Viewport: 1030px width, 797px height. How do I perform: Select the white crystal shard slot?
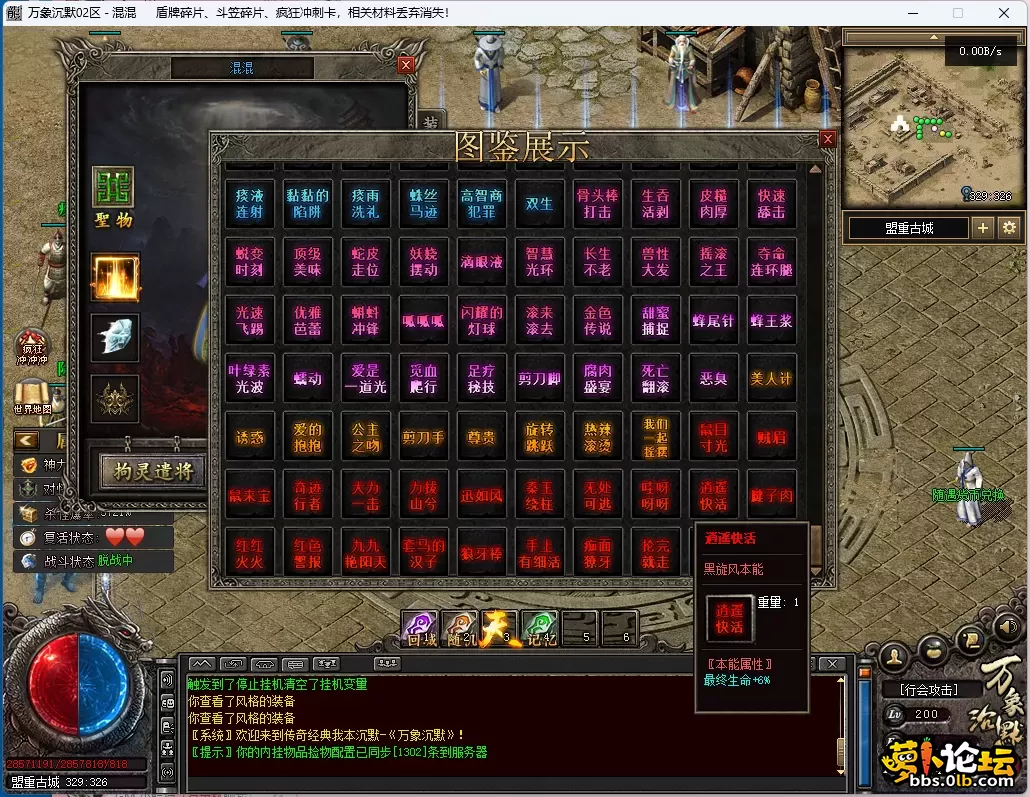click(x=115, y=337)
